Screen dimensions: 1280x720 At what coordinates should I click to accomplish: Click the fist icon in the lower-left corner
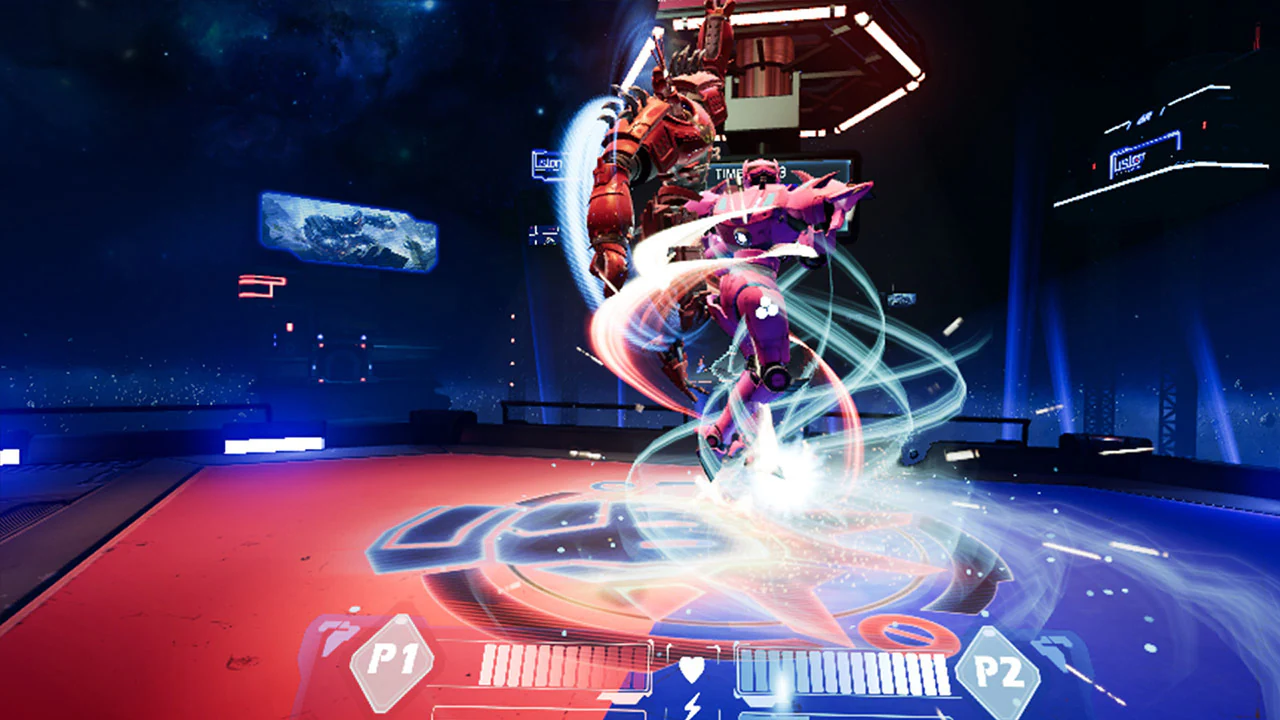(x=338, y=630)
